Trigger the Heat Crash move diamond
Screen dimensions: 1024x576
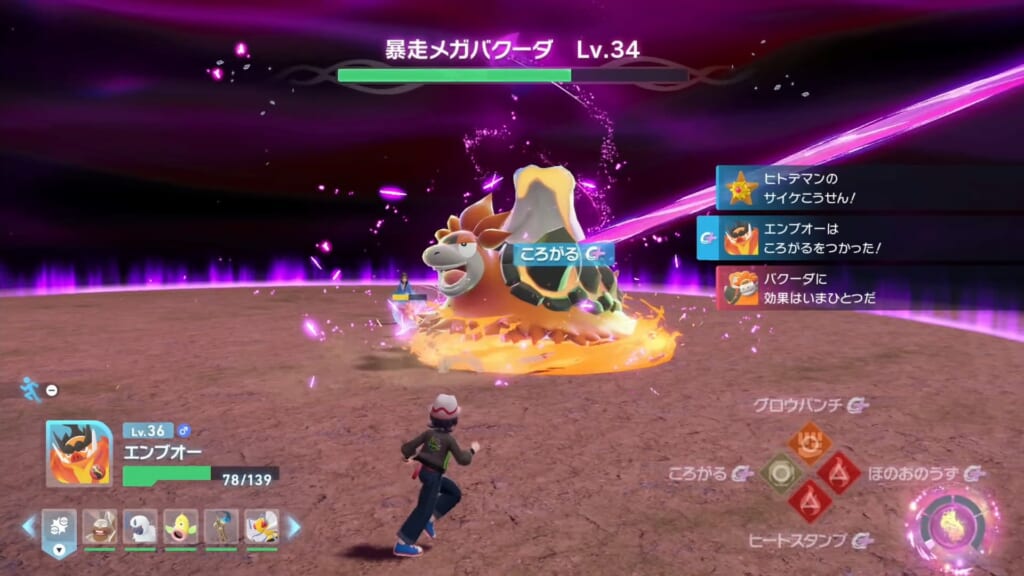(808, 500)
